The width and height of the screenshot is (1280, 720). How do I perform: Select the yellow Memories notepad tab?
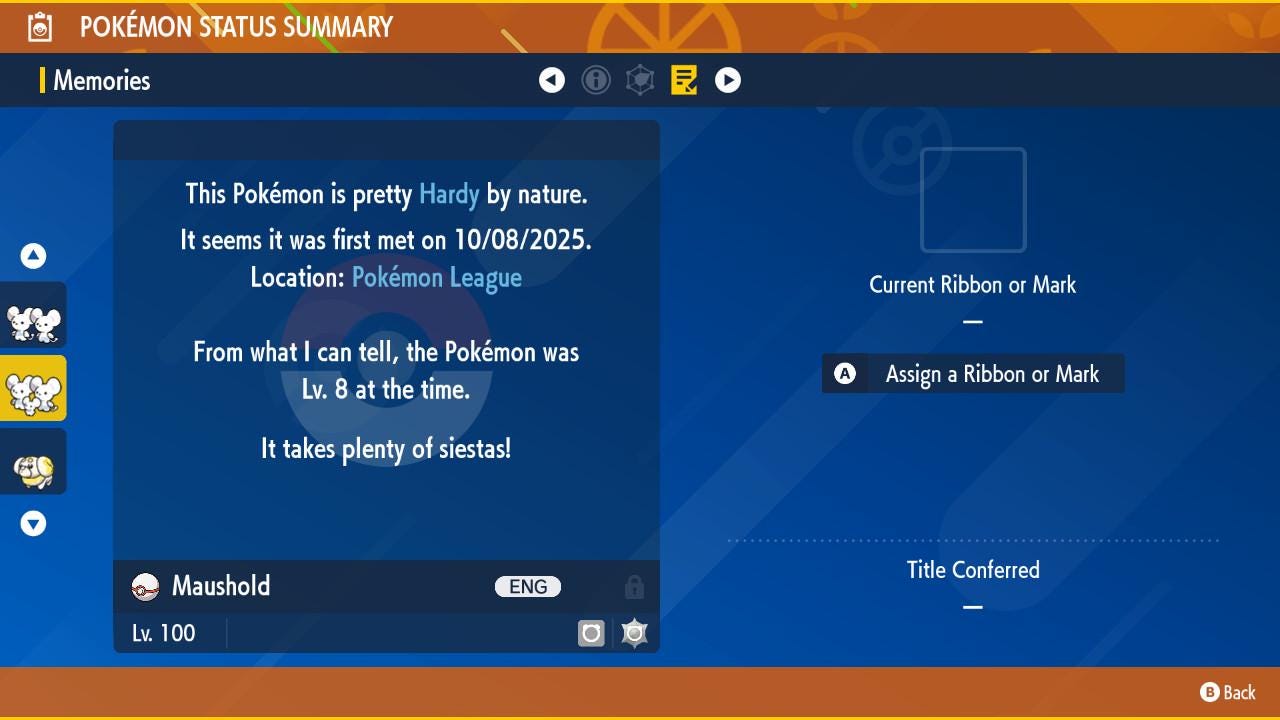(x=684, y=80)
